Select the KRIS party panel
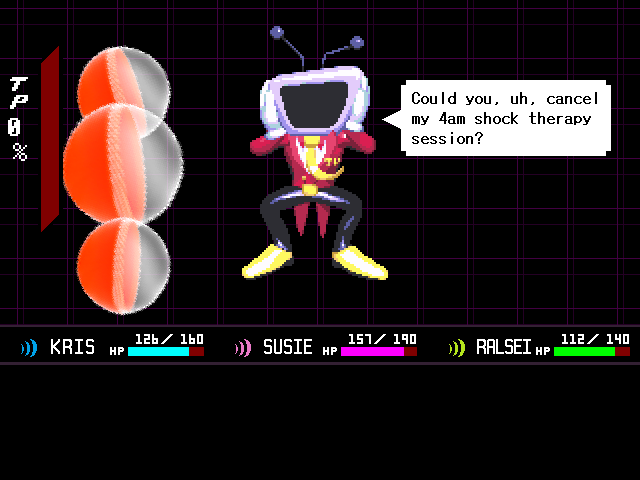This screenshot has height=480, width=640. pyautogui.click(x=110, y=347)
